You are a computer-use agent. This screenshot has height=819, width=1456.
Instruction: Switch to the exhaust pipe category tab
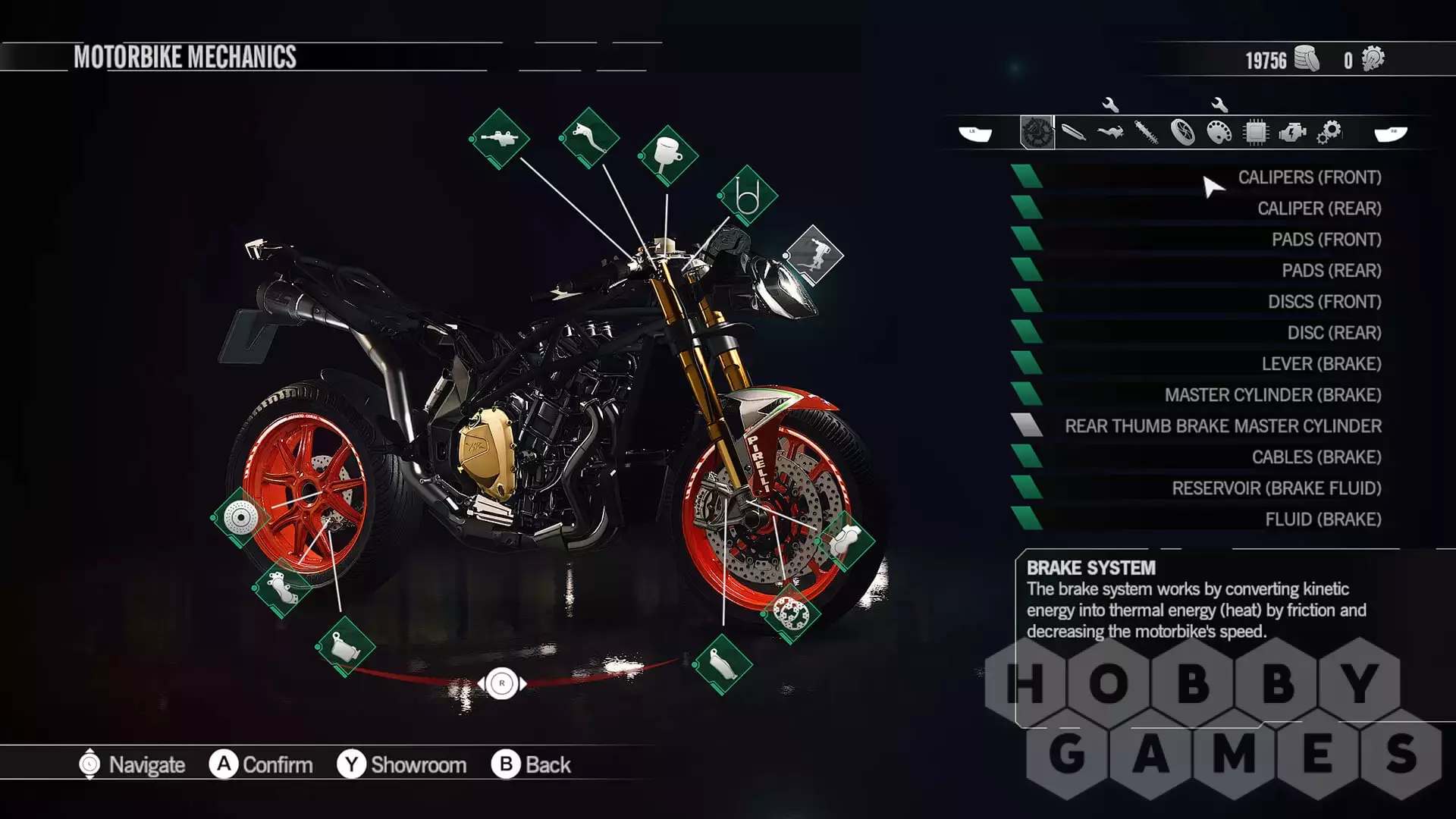coord(1073,133)
